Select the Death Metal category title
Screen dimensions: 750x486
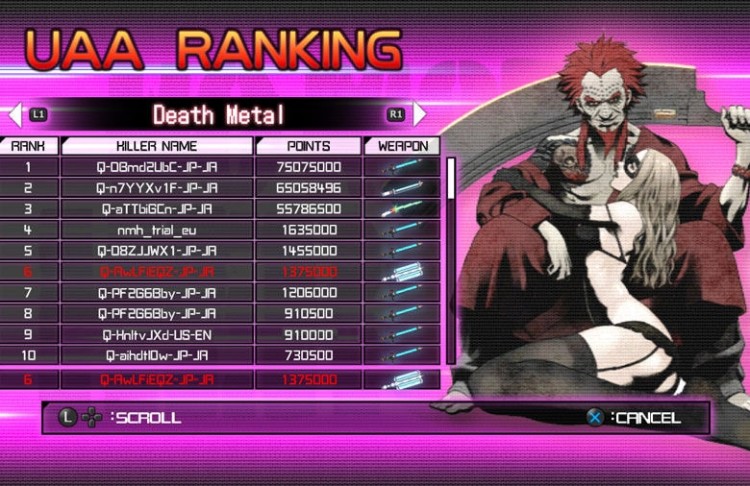pos(218,114)
